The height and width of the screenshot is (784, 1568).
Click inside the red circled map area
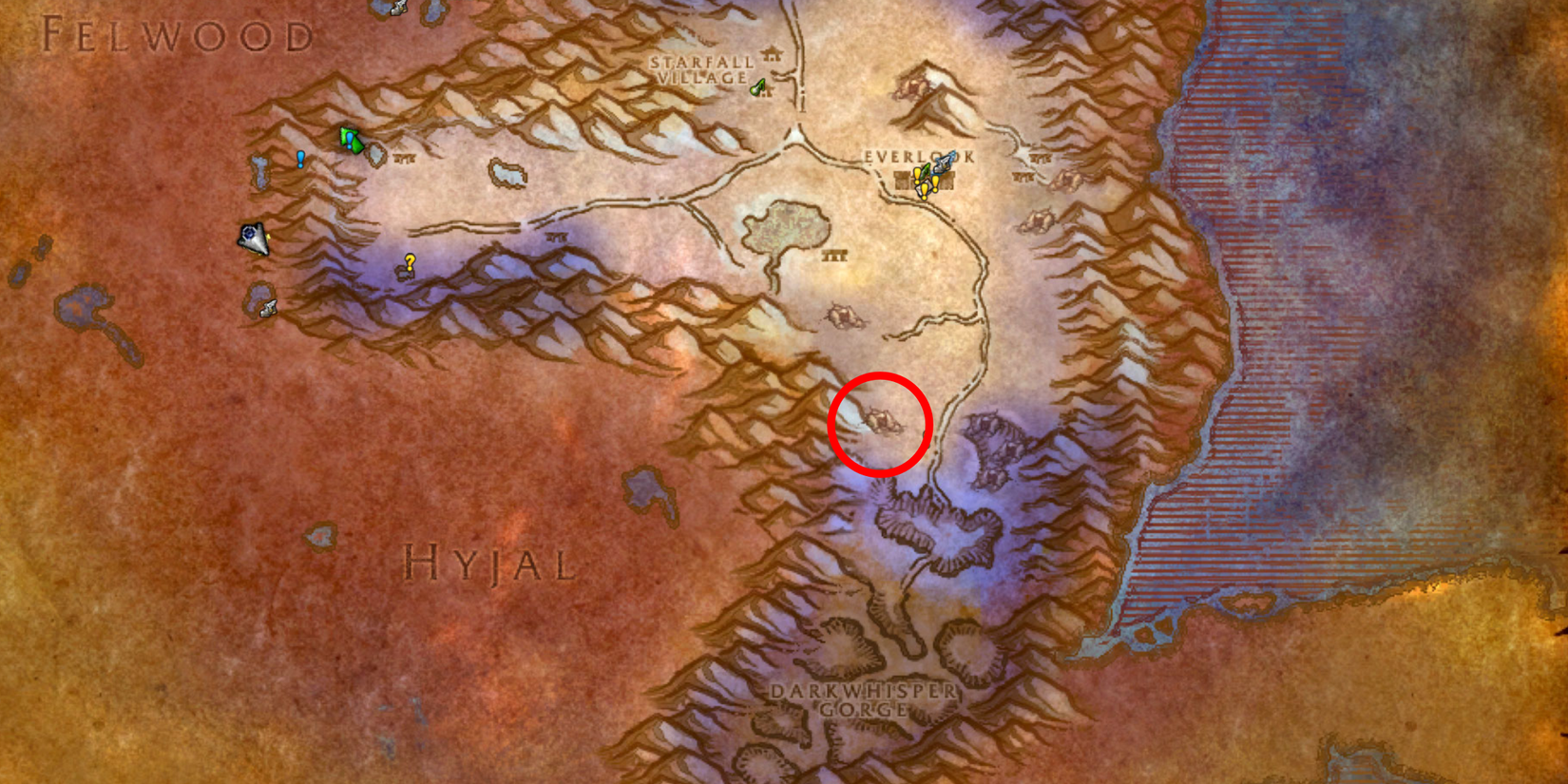(x=879, y=421)
